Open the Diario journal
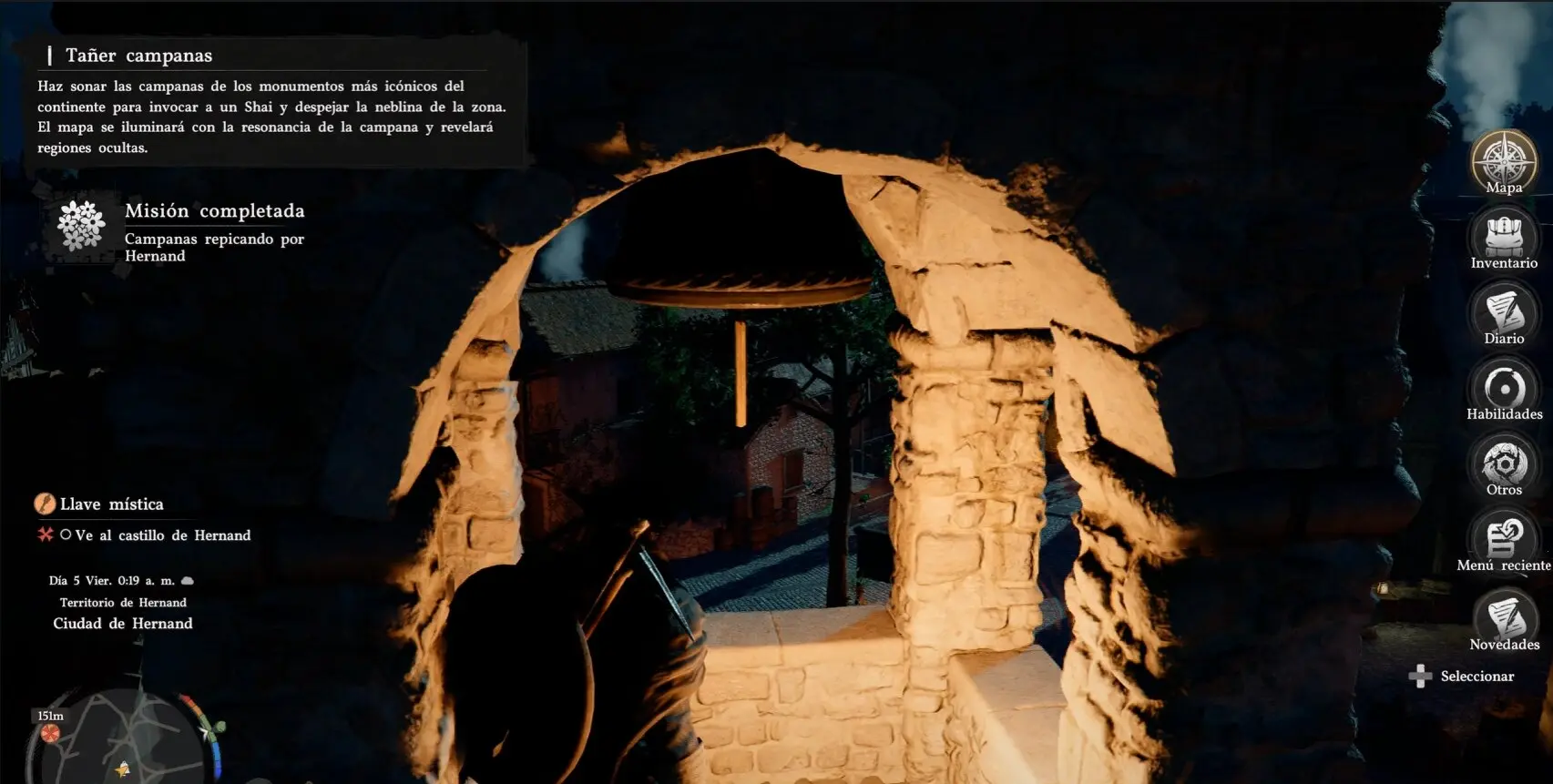This screenshot has height=784, width=1553. coord(1504,311)
